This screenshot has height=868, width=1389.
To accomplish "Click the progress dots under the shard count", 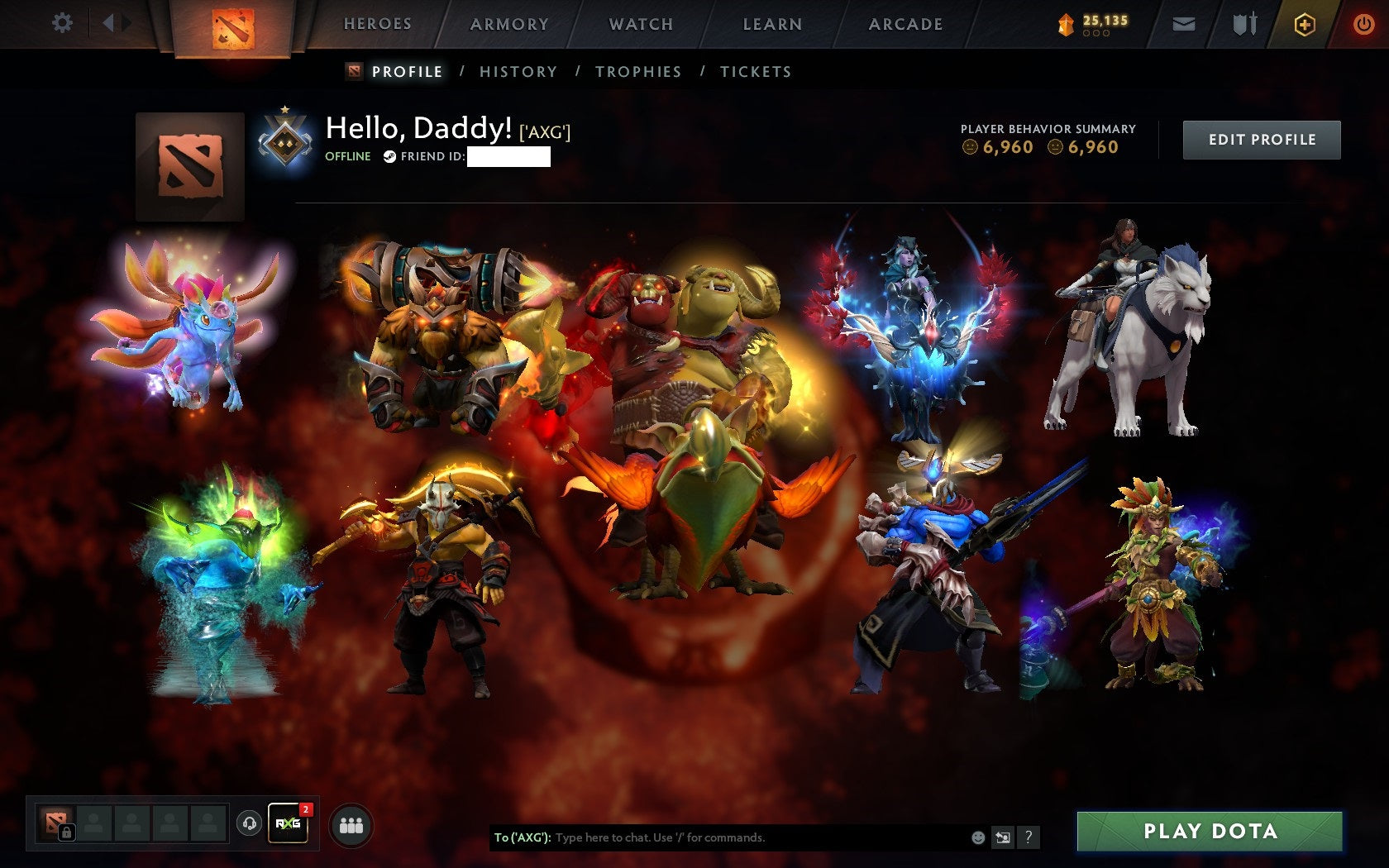I will [x=1096, y=34].
